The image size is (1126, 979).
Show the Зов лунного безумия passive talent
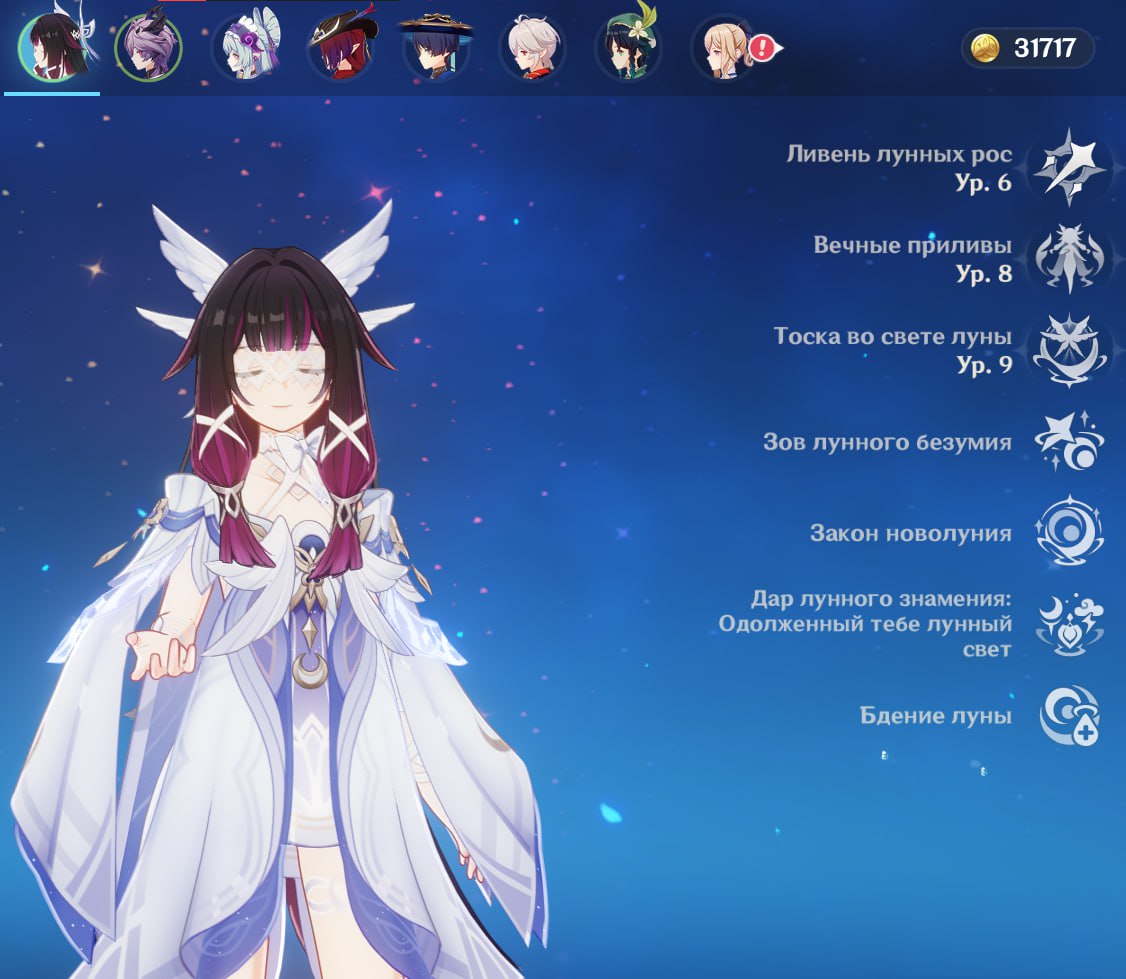coord(1070,442)
